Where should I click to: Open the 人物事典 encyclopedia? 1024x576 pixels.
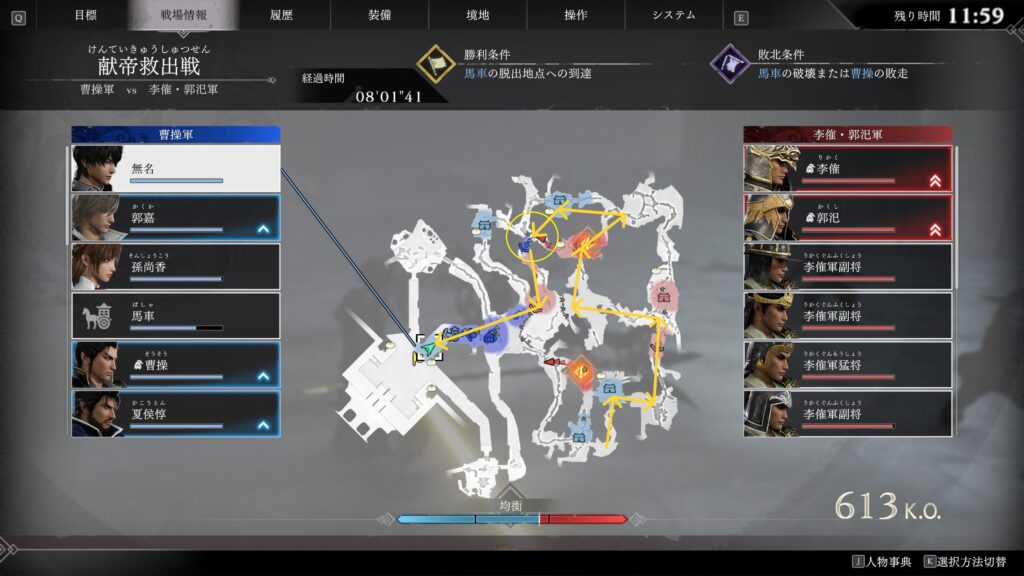(880, 563)
